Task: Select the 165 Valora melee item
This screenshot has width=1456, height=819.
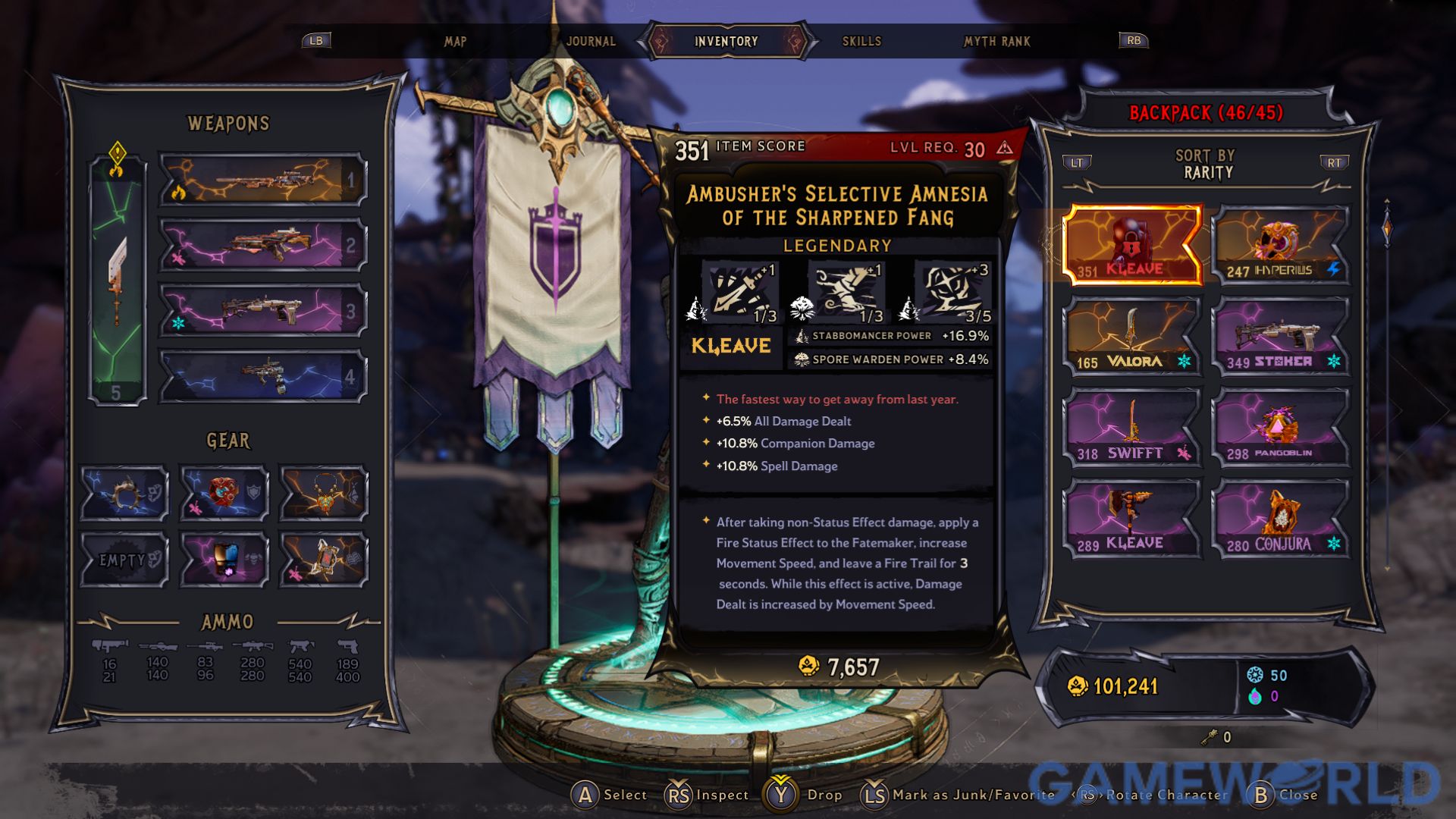Action: tap(1131, 337)
